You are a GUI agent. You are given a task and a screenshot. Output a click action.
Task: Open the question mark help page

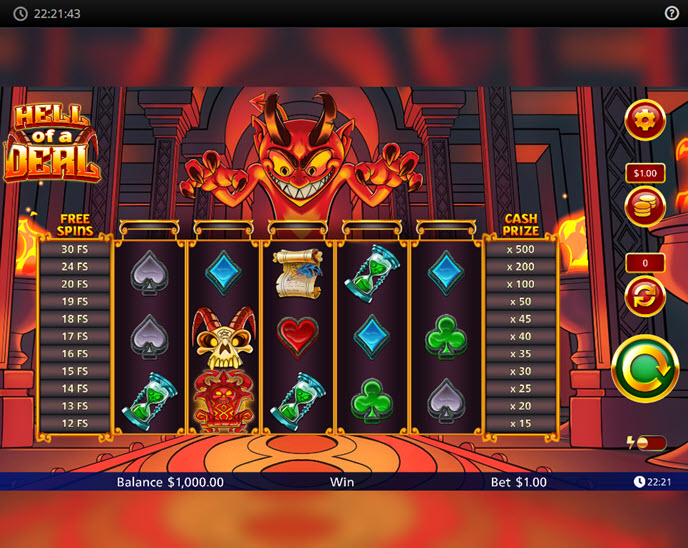pyautogui.click(x=672, y=13)
